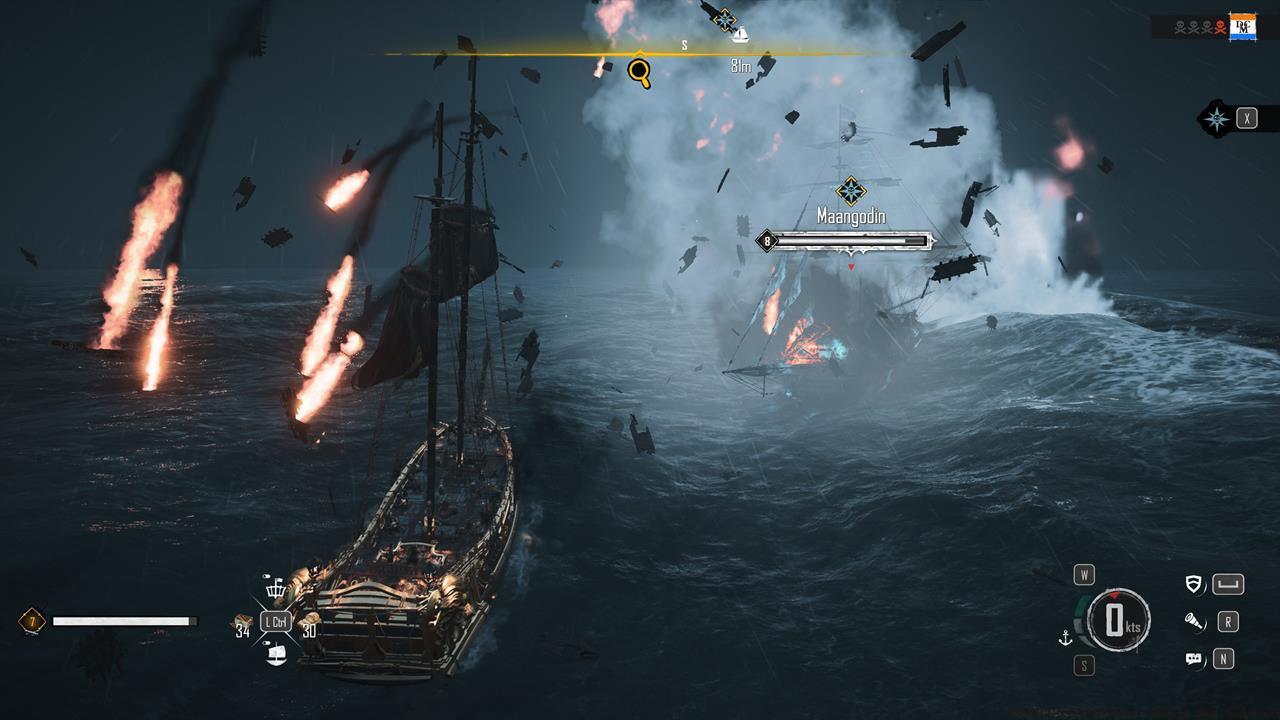This screenshot has height=720, width=1280.
Task: Click the DCM faction flag in the top right
Action: coord(1243,25)
